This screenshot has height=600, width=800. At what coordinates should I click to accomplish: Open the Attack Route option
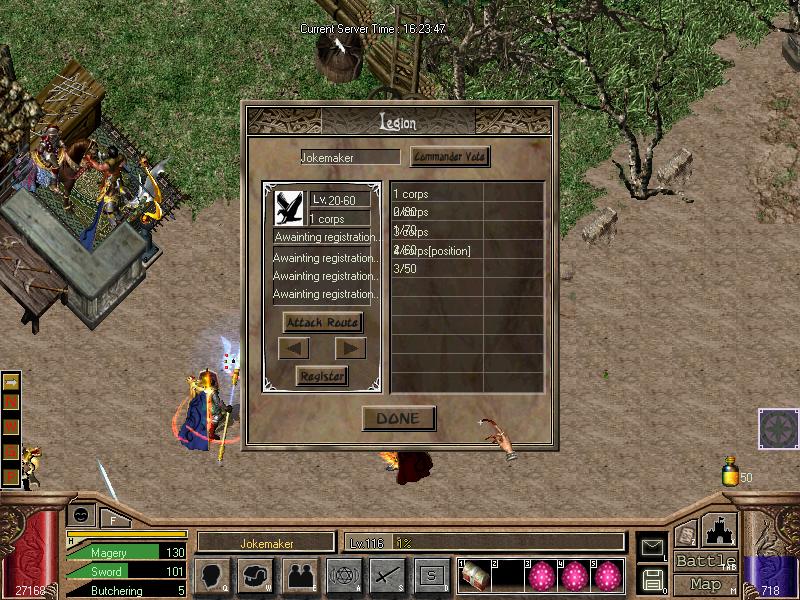(322, 323)
